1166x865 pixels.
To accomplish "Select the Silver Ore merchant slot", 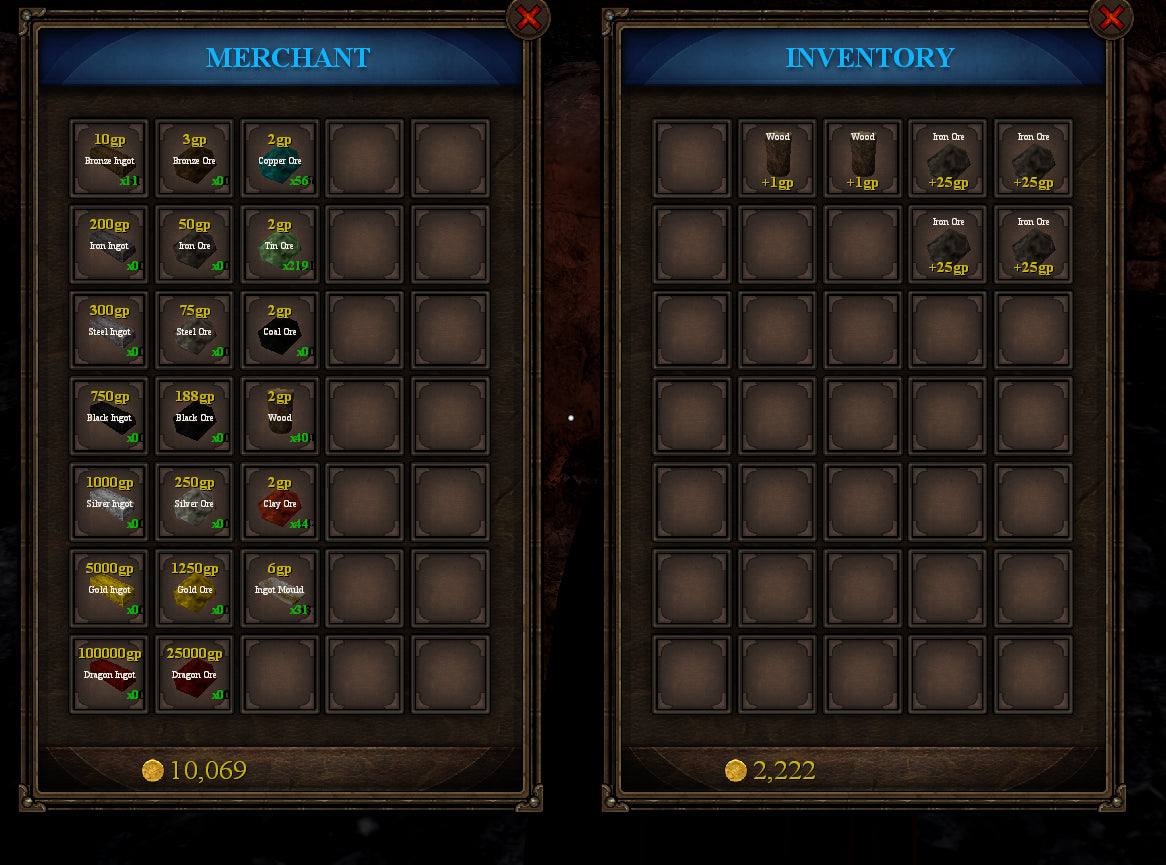I will (194, 503).
